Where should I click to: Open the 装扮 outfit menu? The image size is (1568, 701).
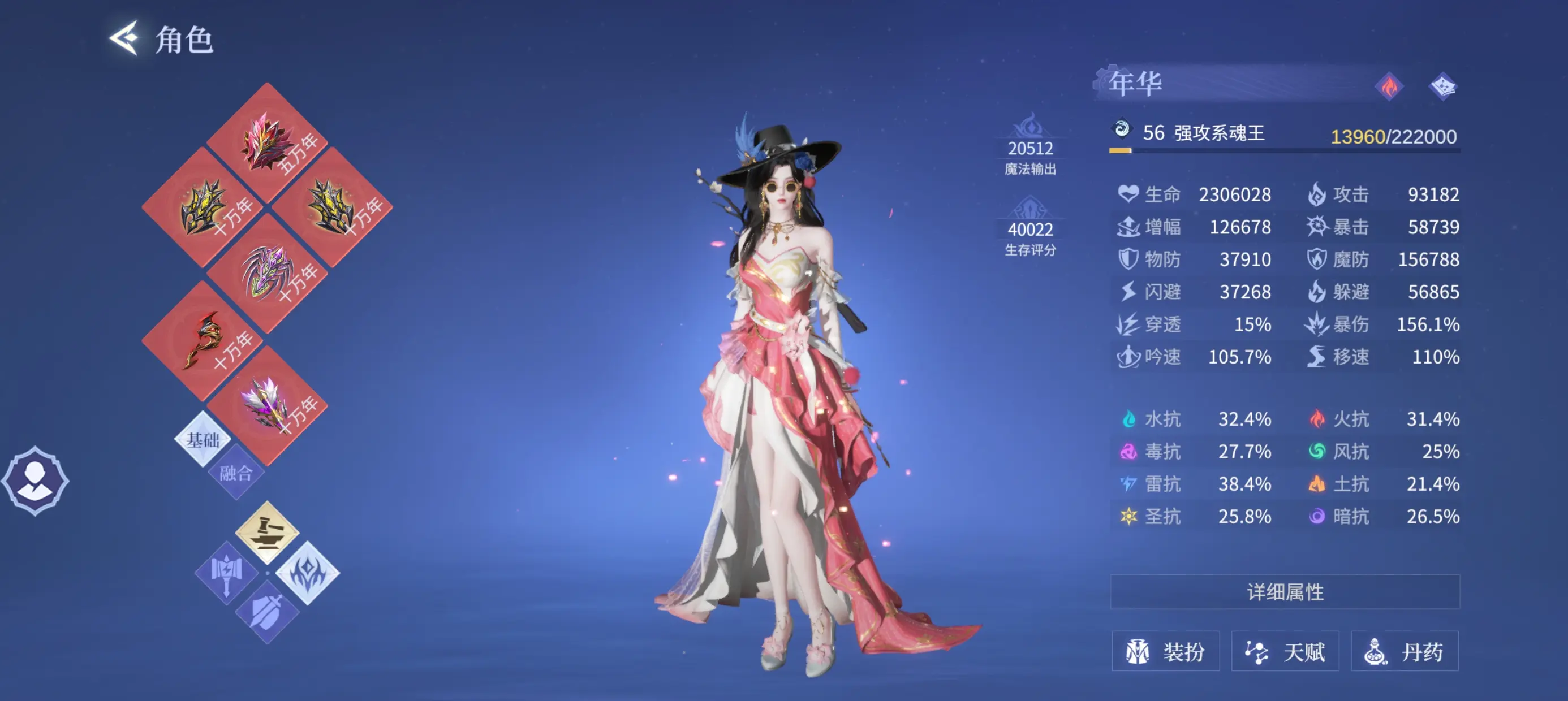[x=1166, y=651]
